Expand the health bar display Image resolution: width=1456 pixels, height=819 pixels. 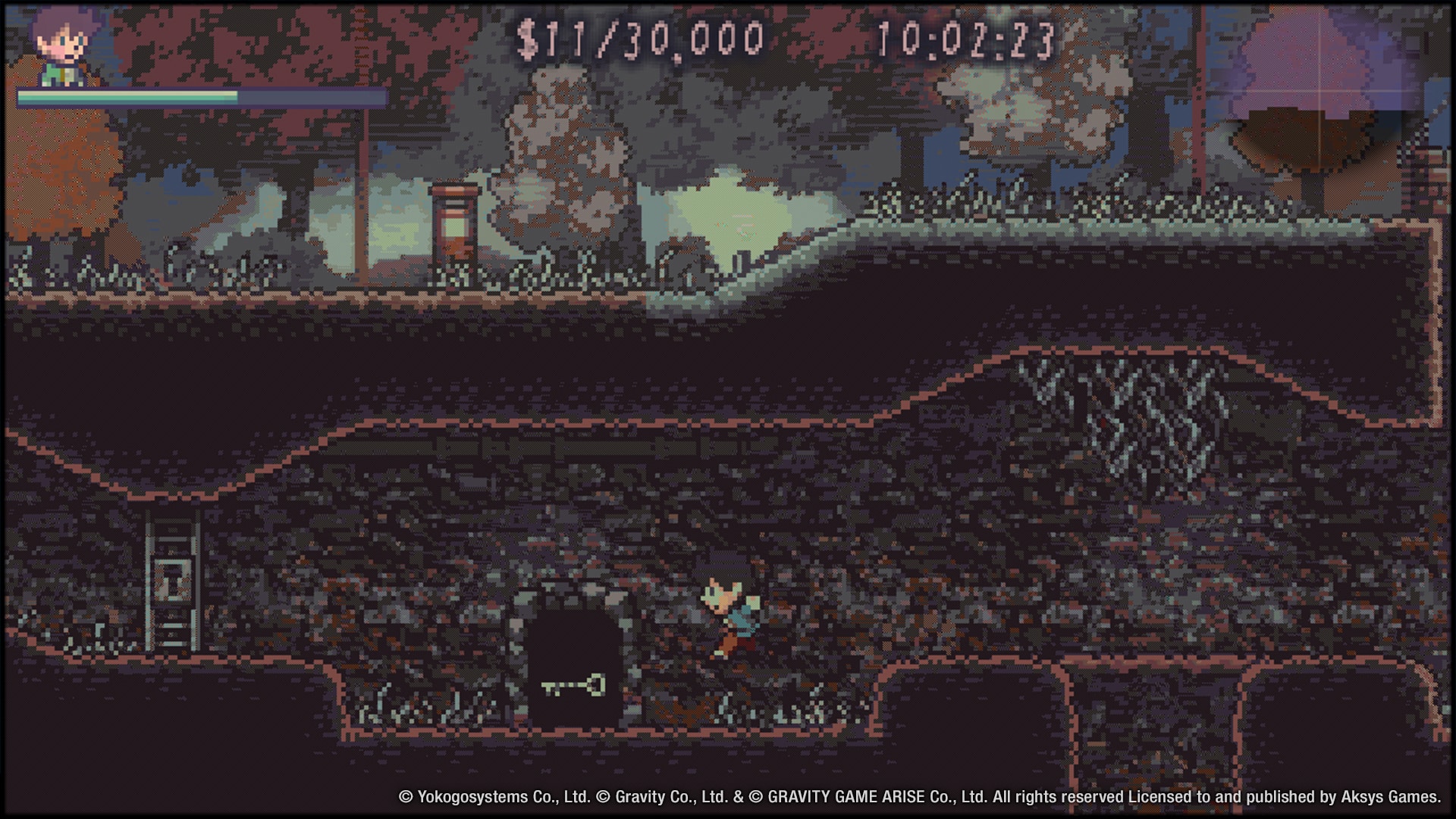[x=201, y=96]
